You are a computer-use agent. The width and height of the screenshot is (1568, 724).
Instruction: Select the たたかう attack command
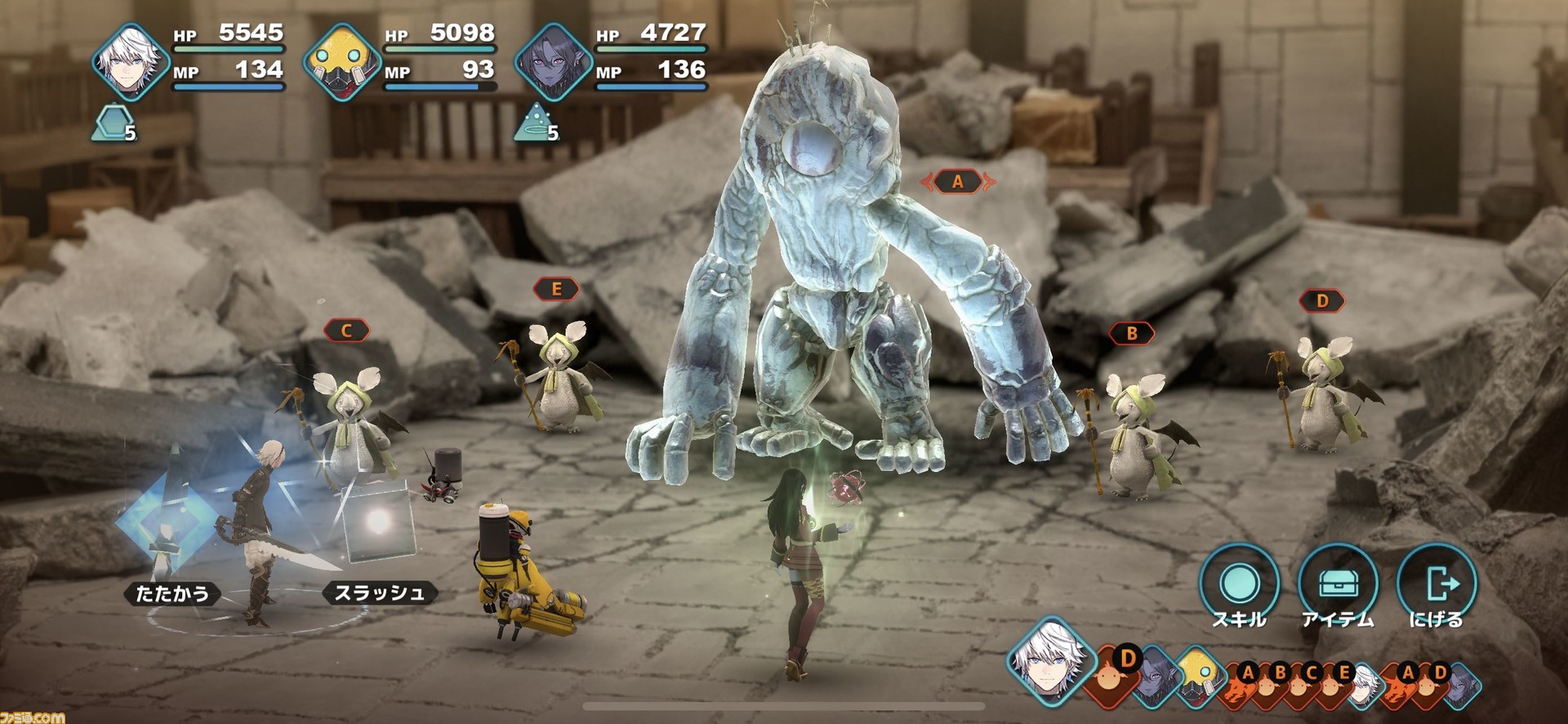[172, 593]
